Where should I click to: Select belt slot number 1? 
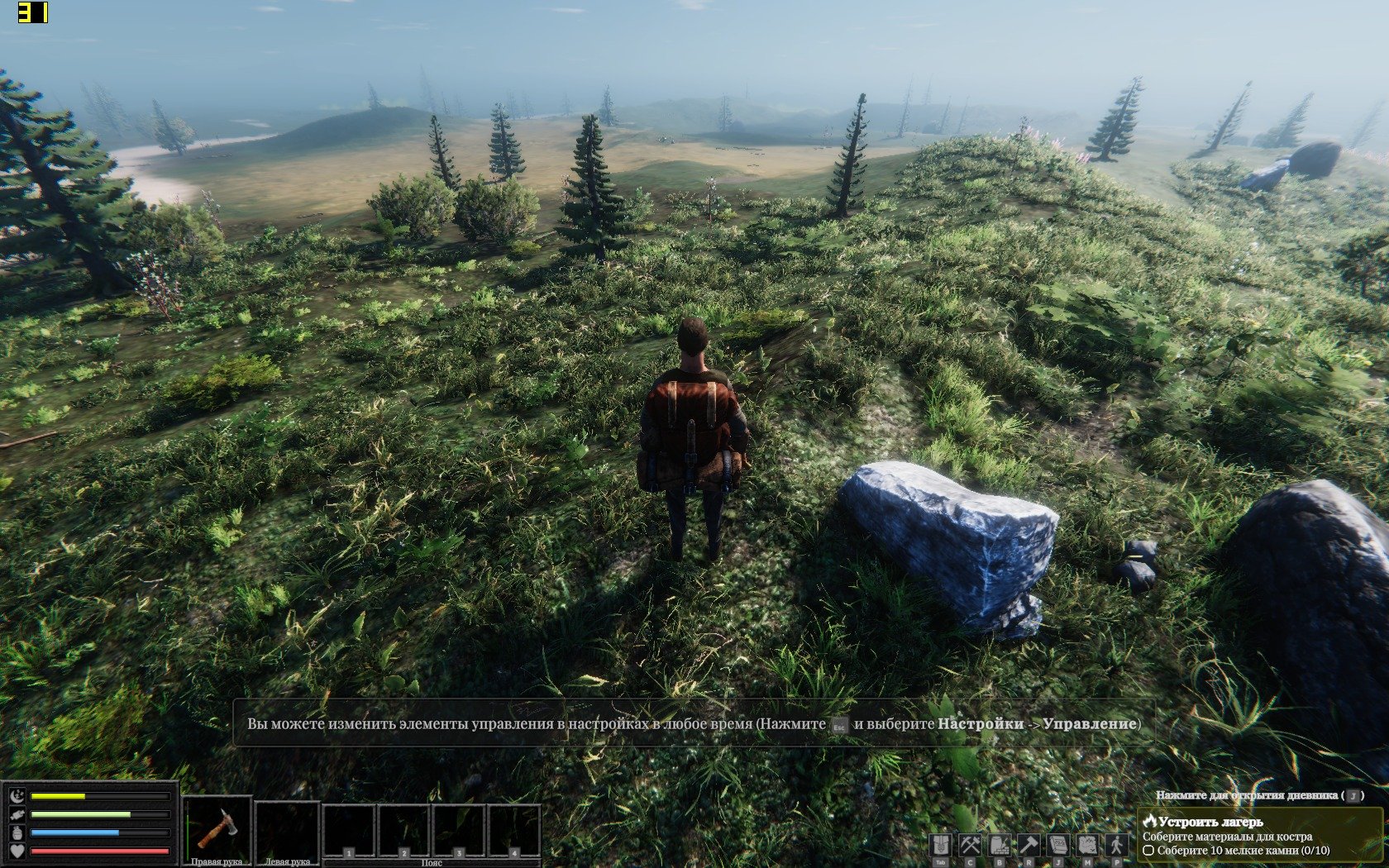349,831
